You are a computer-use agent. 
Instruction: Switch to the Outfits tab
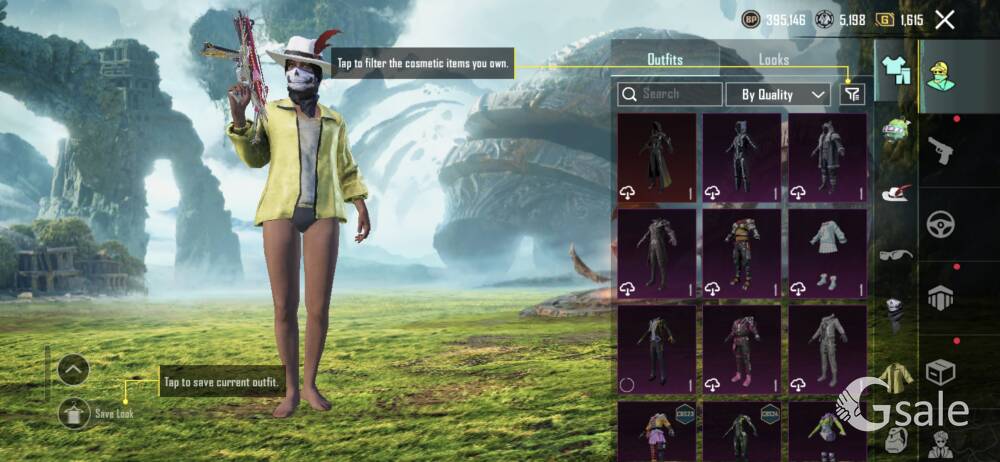pos(665,60)
